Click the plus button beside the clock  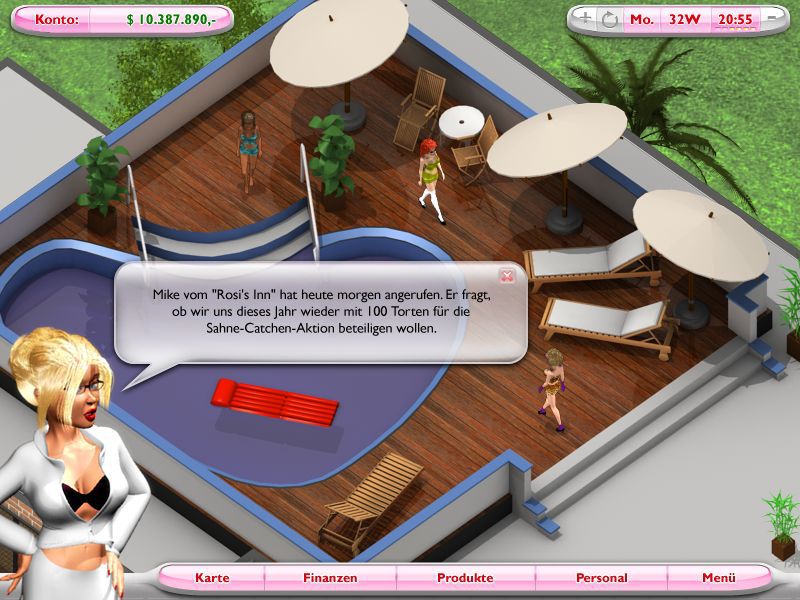(586, 18)
